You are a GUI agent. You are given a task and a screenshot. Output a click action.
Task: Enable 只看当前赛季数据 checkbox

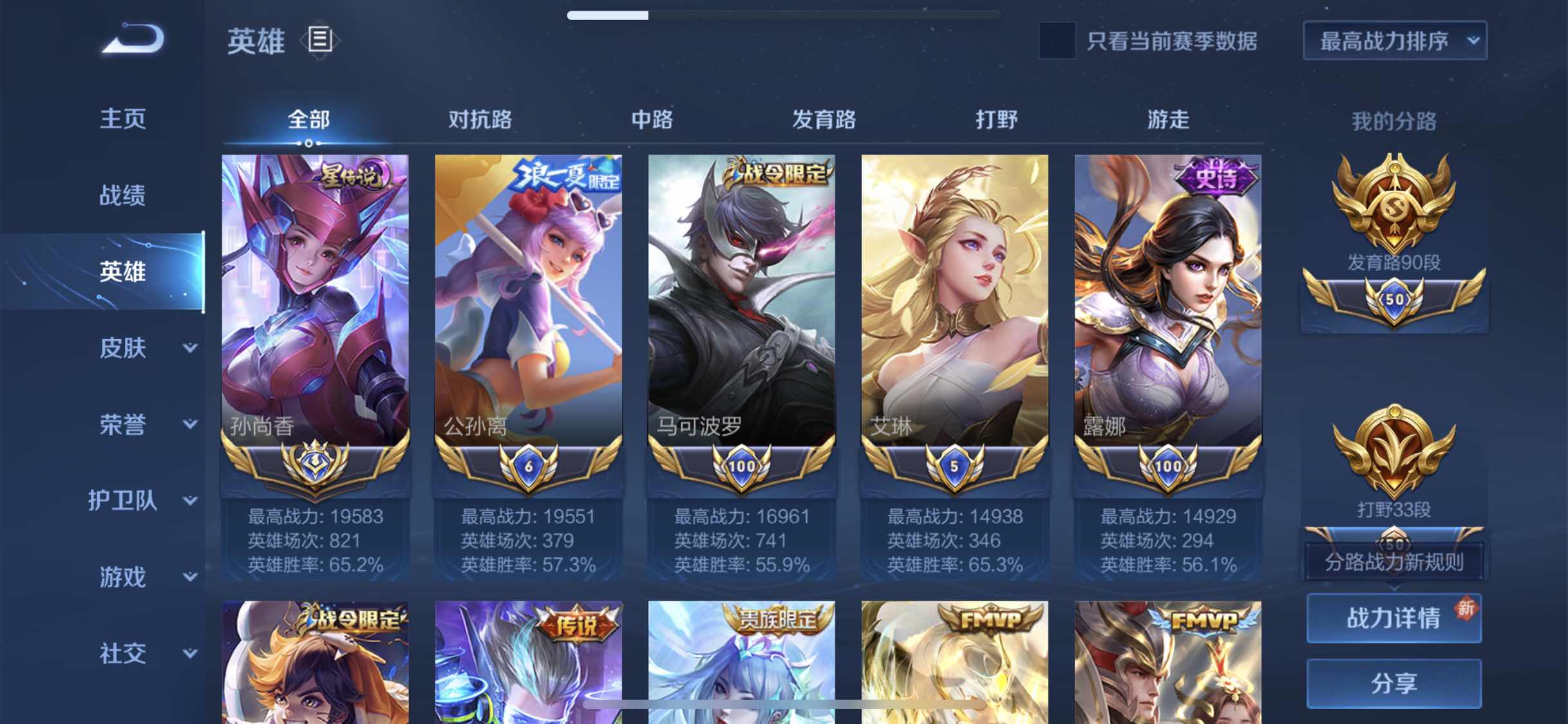pyautogui.click(x=1055, y=41)
